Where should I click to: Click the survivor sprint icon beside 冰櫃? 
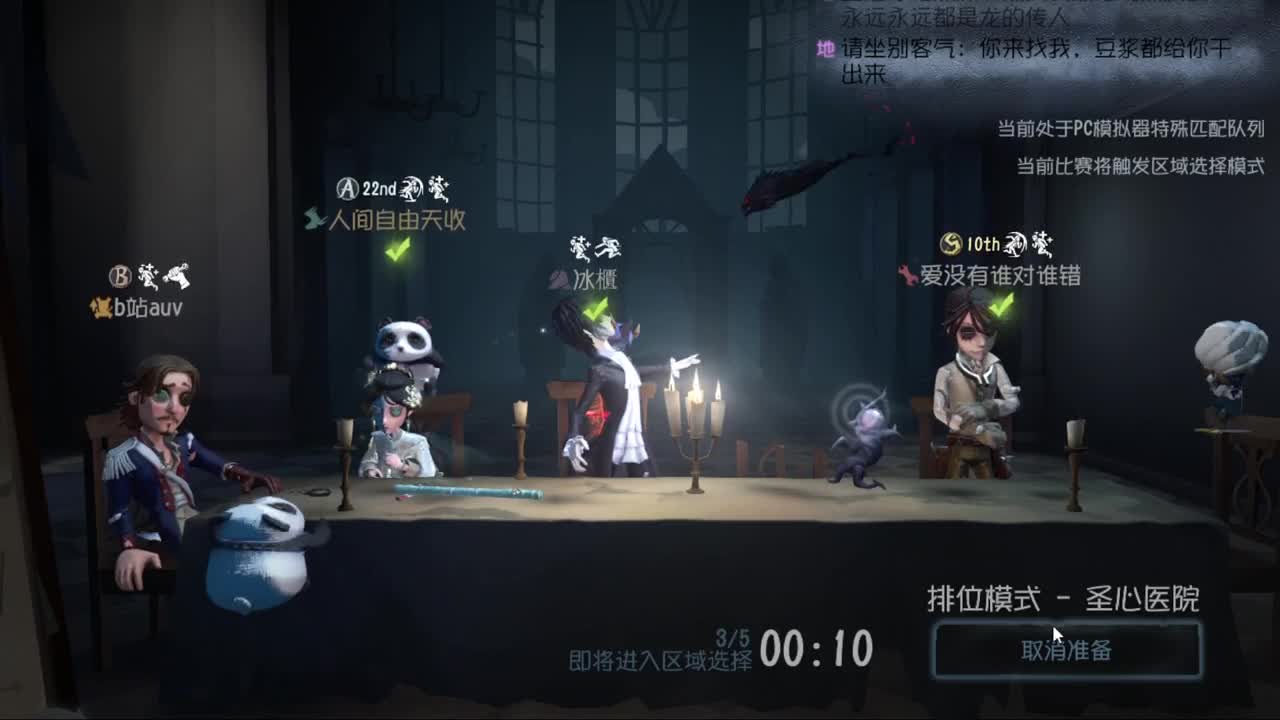pyautogui.click(x=608, y=247)
